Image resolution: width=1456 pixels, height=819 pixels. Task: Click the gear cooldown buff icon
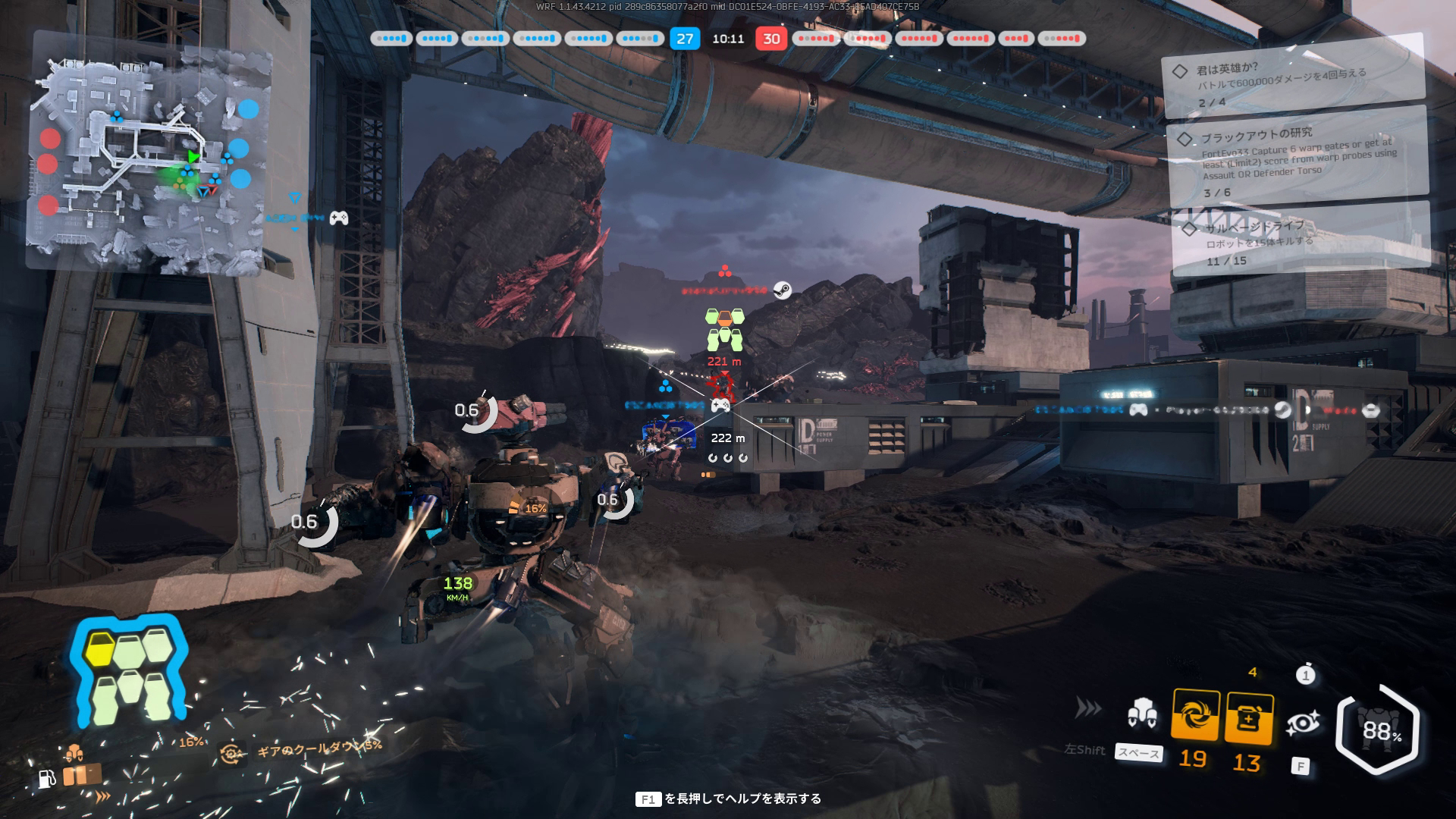point(231,753)
